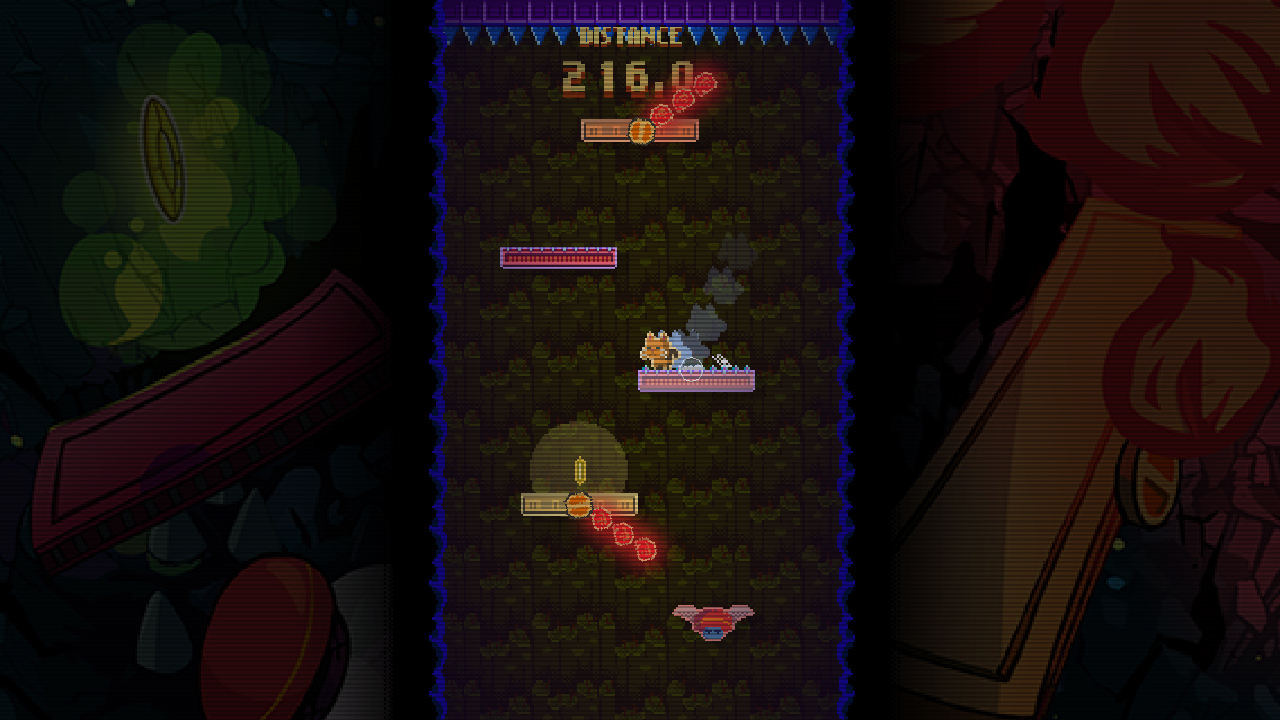
Task: Click the plain striped platform on the left
Action: pos(557,258)
